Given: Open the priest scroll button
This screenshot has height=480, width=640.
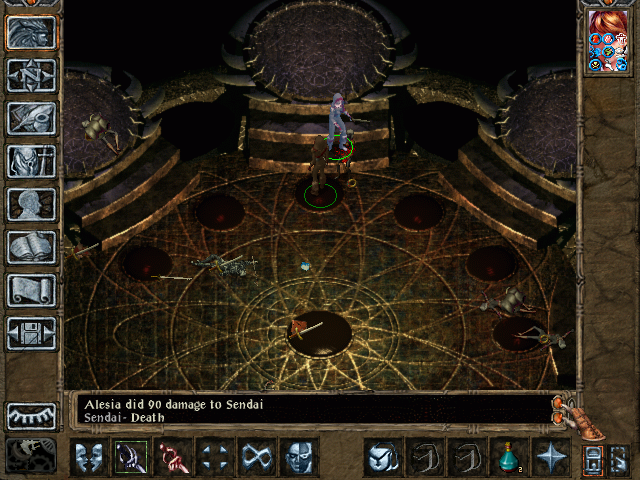Looking at the screenshot, I should click(x=31, y=290).
